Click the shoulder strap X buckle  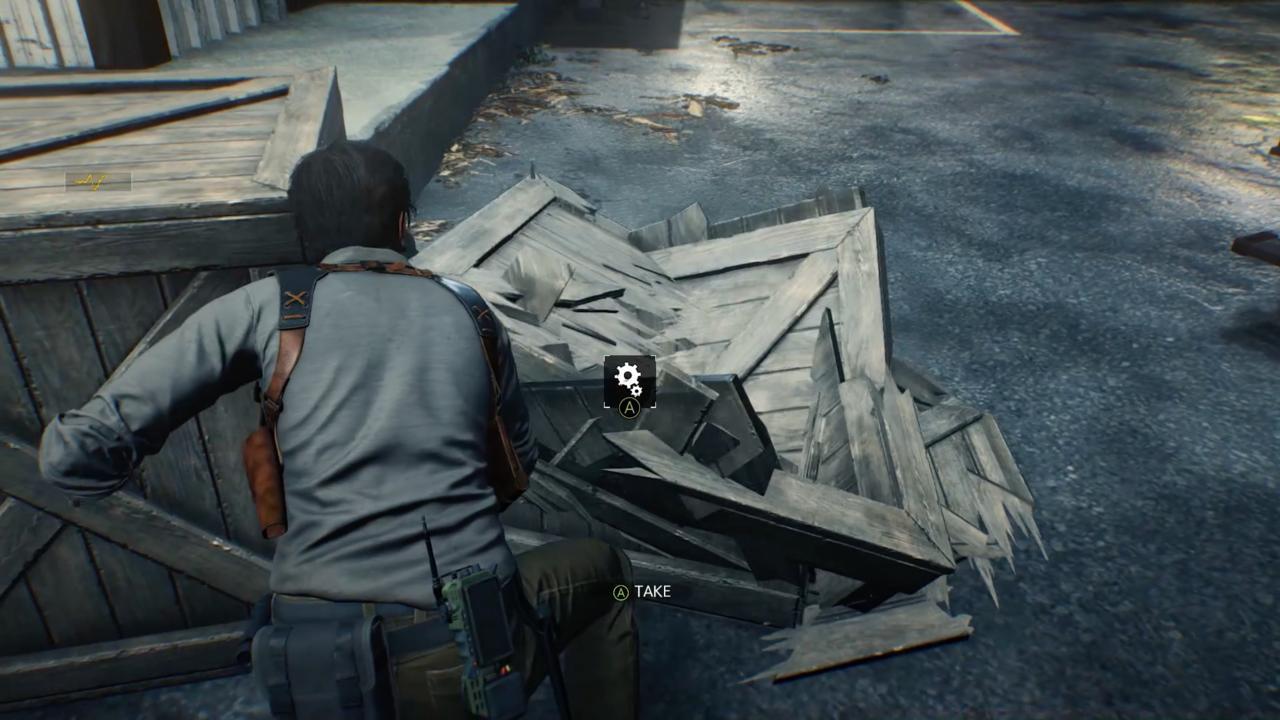click(295, 297)
